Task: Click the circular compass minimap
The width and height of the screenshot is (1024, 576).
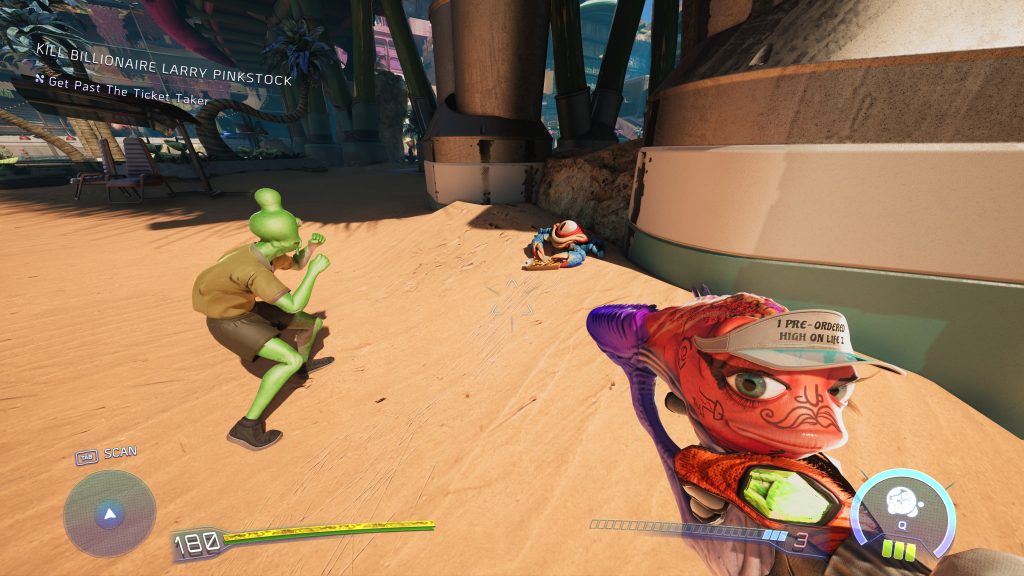Action: (x=109, y=514)
